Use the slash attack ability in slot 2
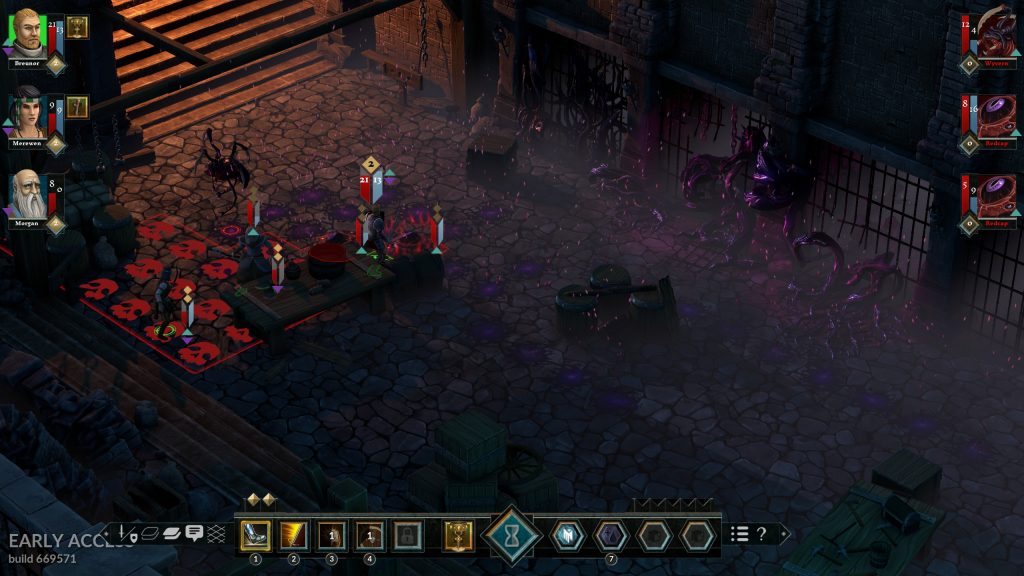1024x576 pixels. (293, 536)
